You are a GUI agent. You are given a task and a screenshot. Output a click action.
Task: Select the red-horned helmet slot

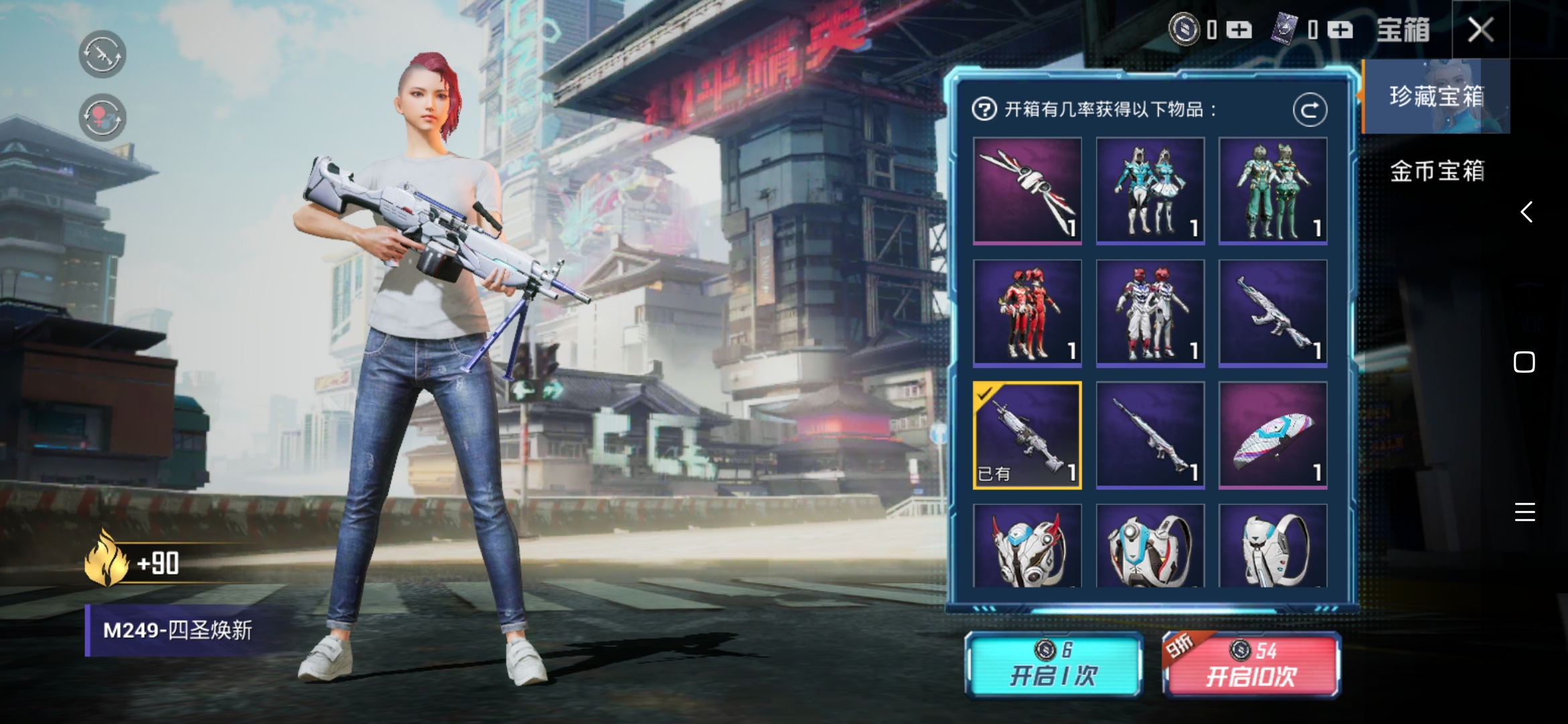pos(1027,546)
